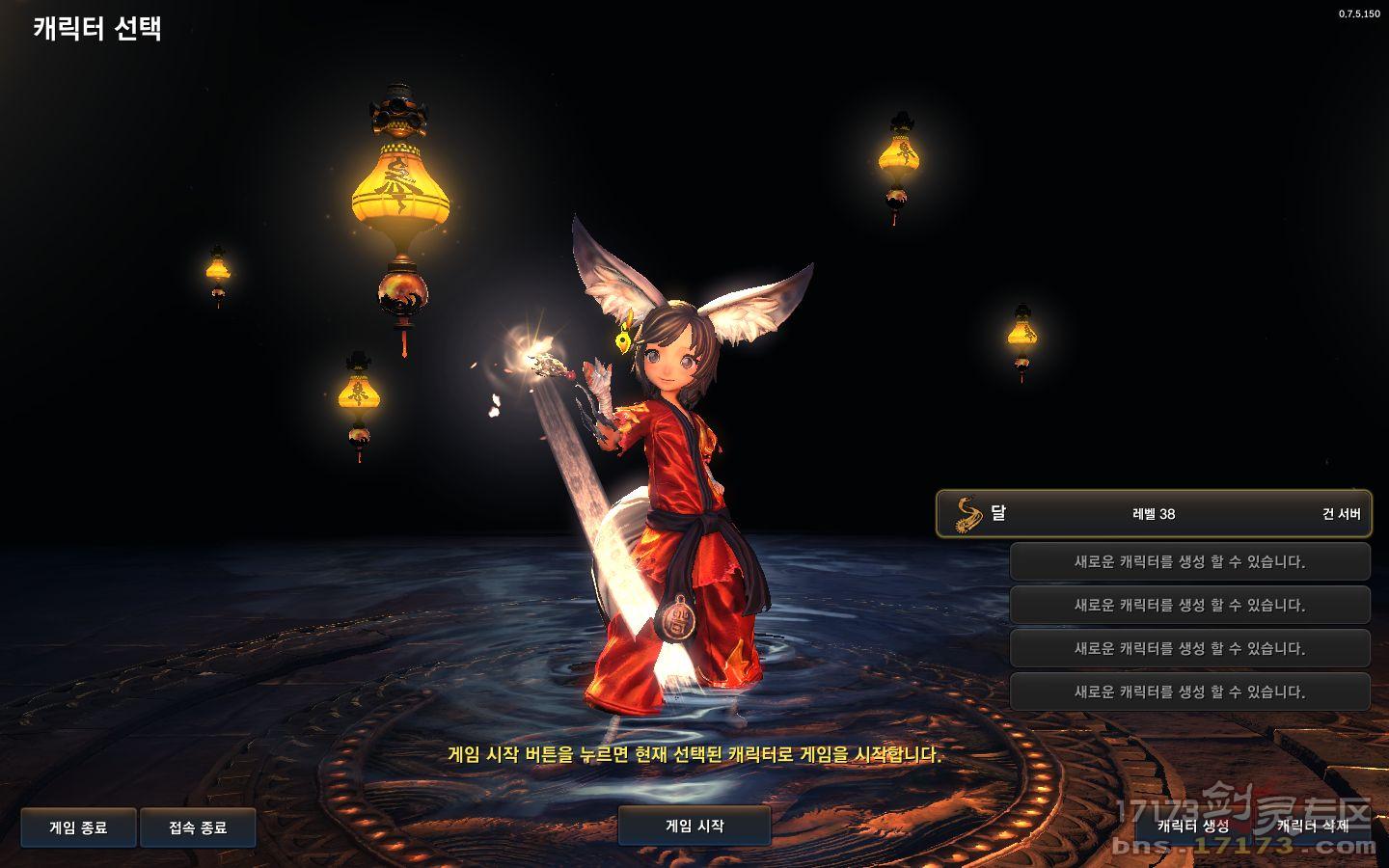Choose the 캐릭터 삭제 delete character button
This screenshot has height=868, width=1389.
(x=1313, y=827)
